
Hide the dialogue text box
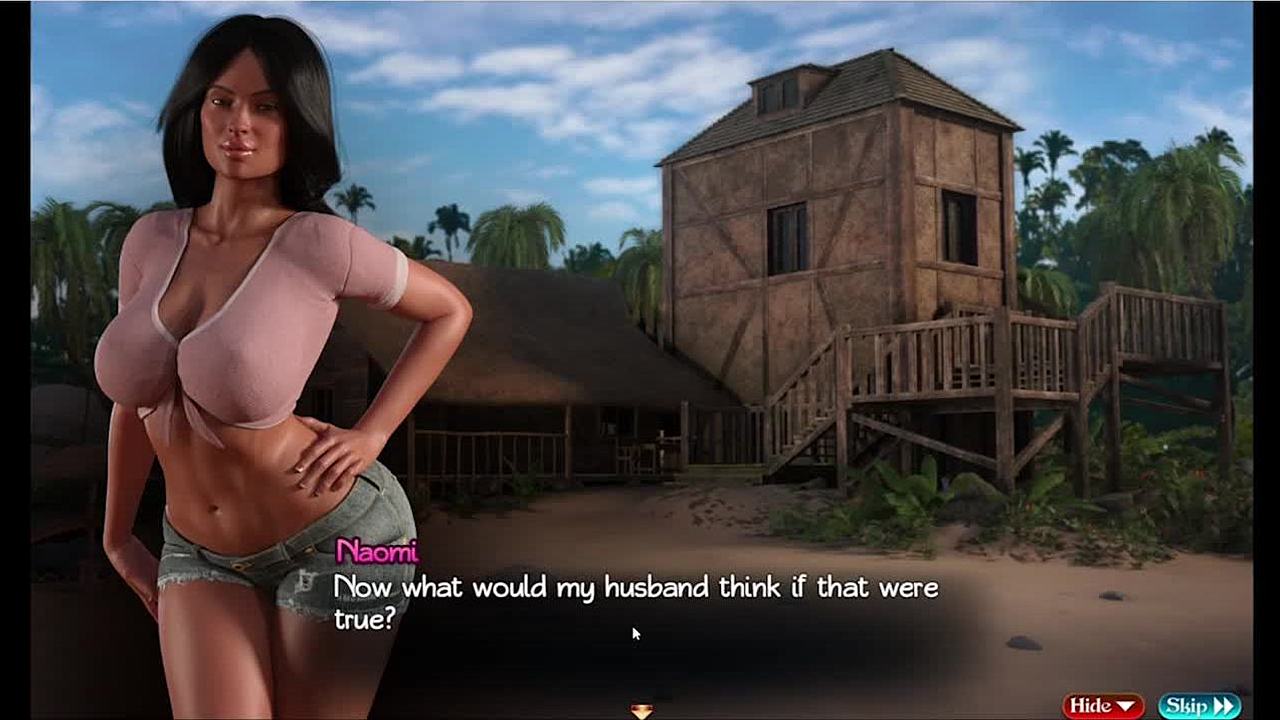1103,706
